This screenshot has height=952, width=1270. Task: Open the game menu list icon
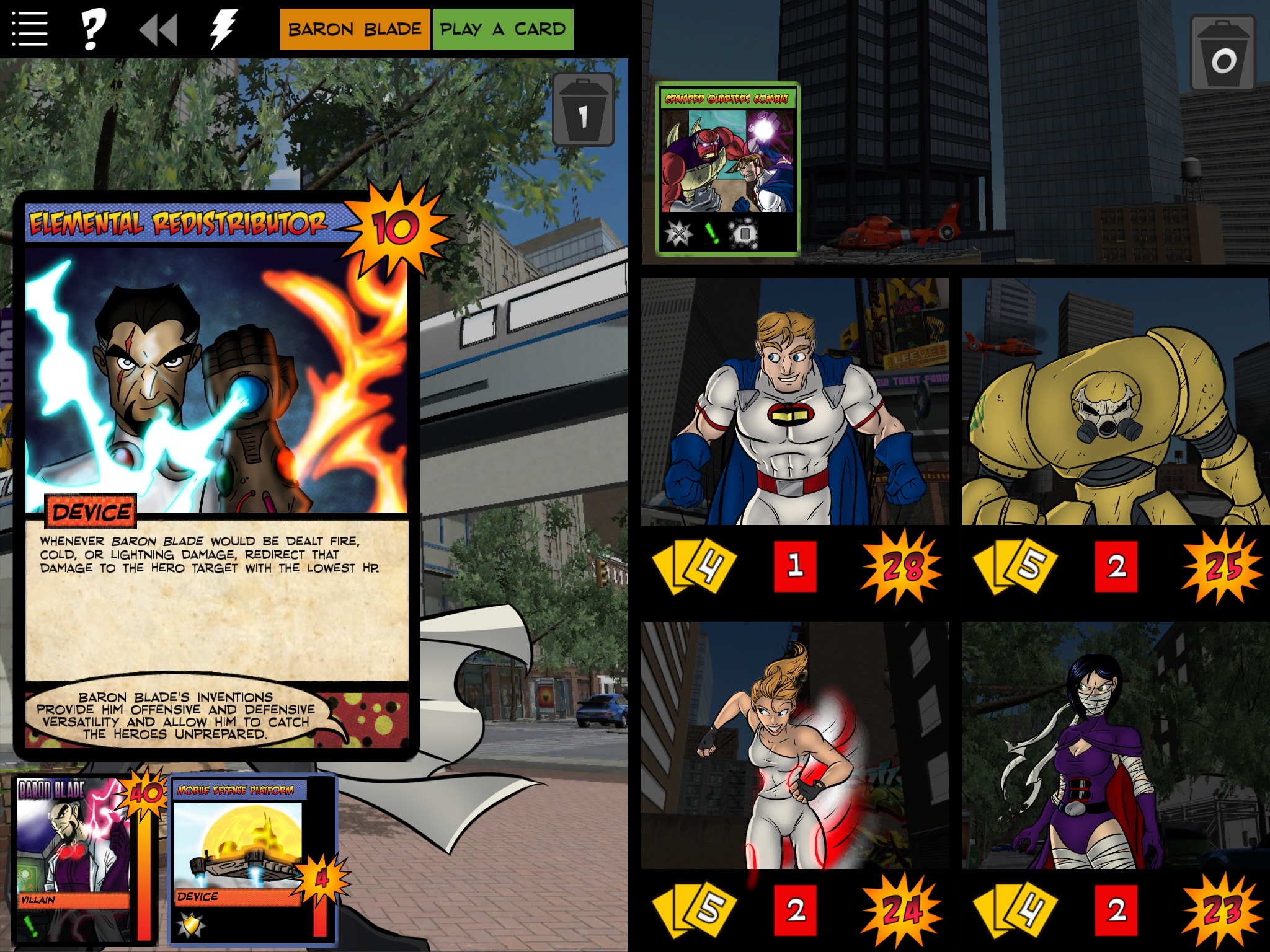30,27
